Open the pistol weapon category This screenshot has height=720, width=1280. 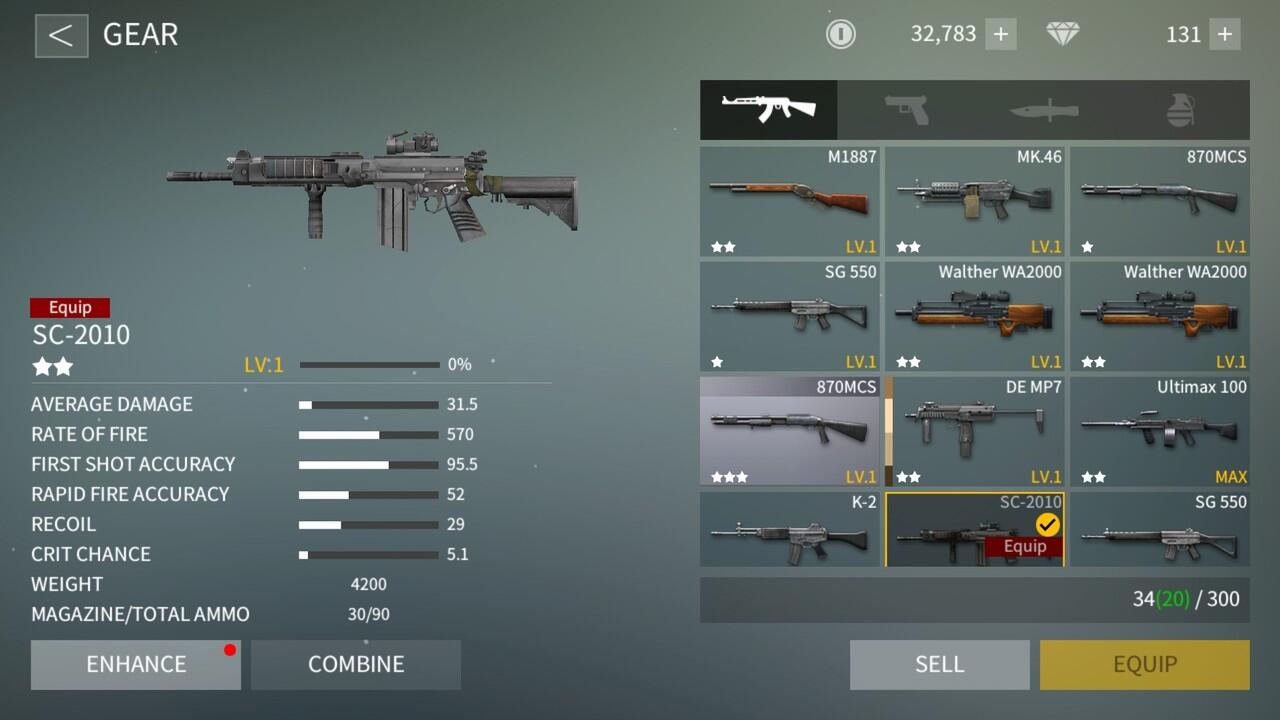point(905,110)
